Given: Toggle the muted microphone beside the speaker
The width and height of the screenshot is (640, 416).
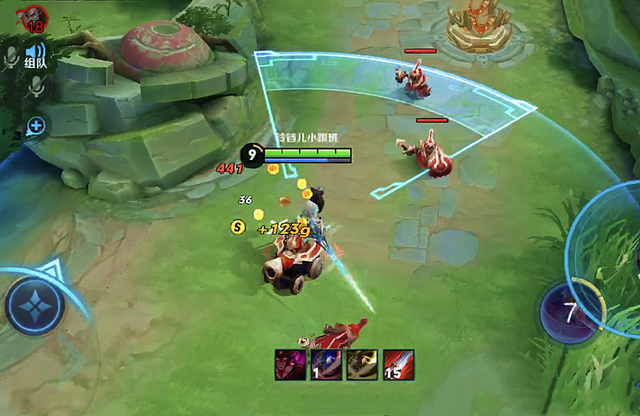Looking at the screenshot, I should point(11,56).
